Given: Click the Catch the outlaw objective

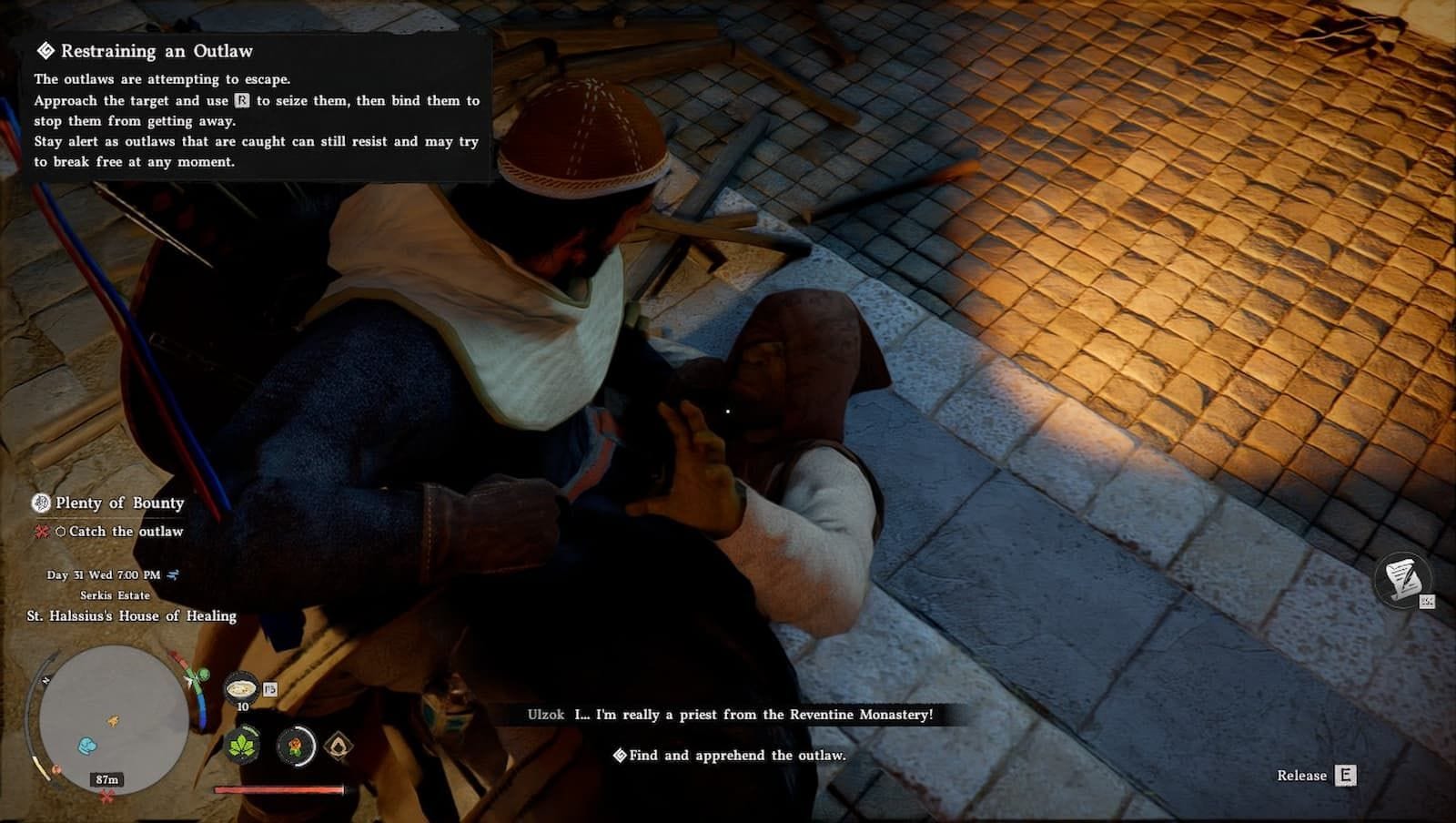Looking at the screenshot, I should click(x=125, y=532).
